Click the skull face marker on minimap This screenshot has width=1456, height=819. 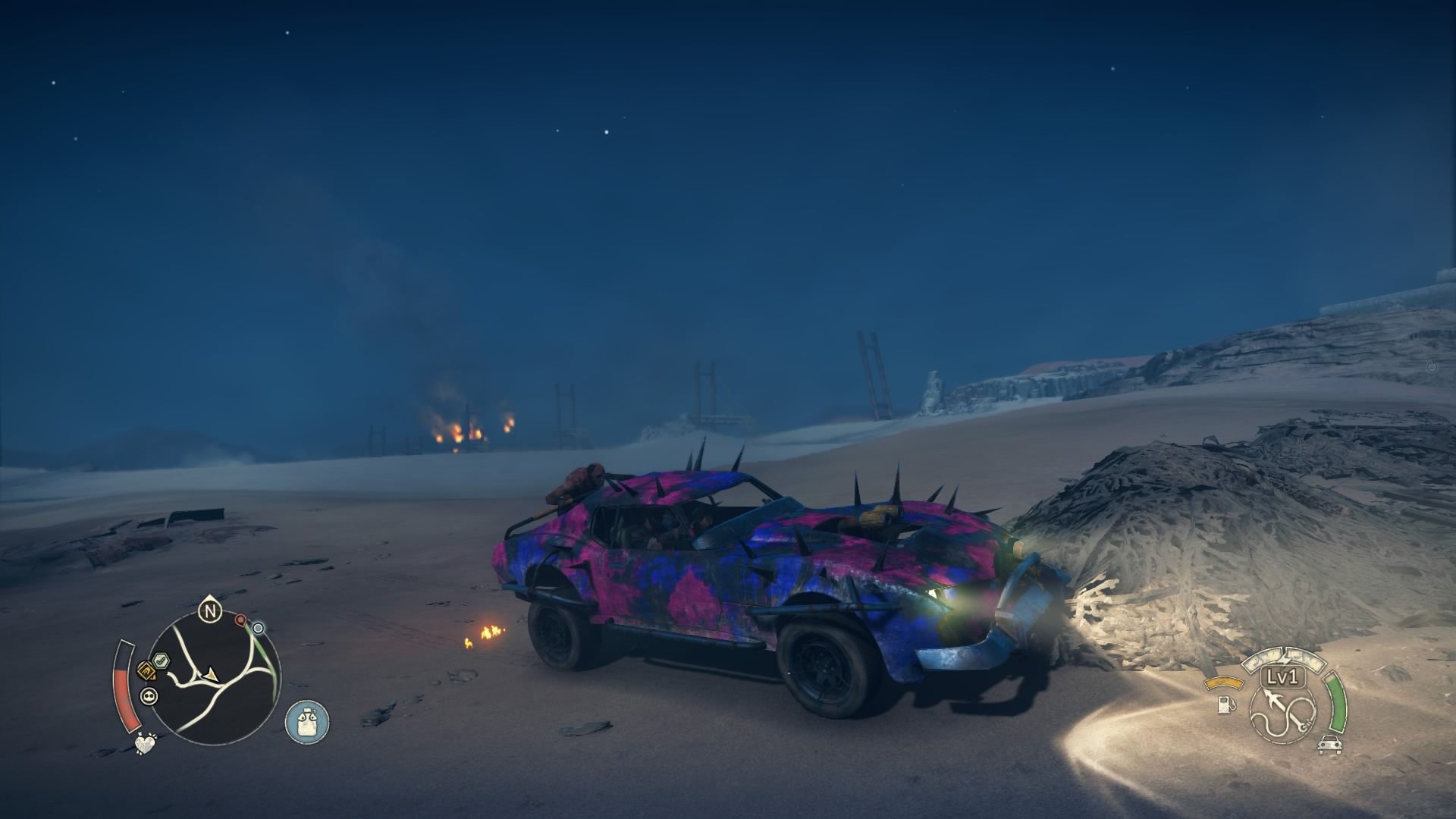coord(149,696)
